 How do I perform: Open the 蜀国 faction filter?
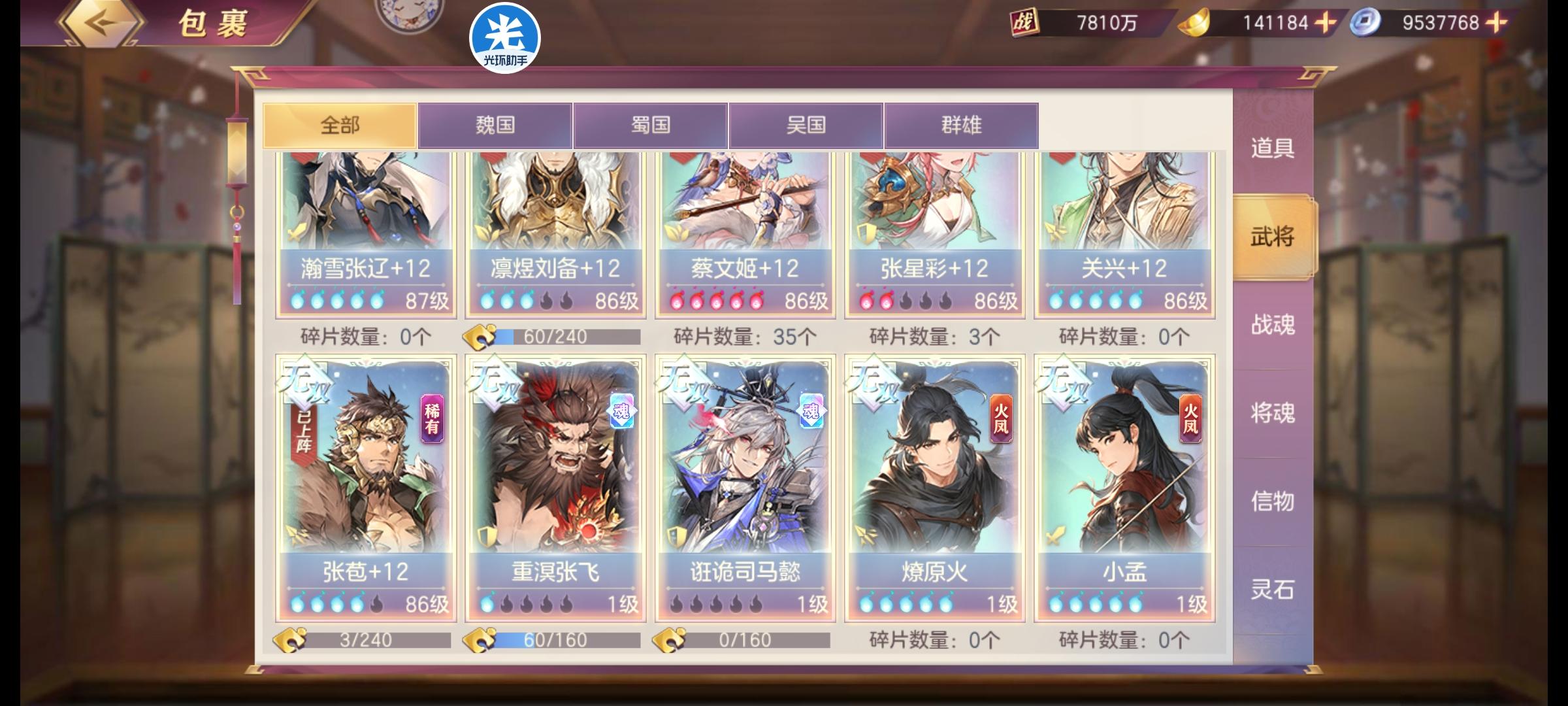point(650,126)
